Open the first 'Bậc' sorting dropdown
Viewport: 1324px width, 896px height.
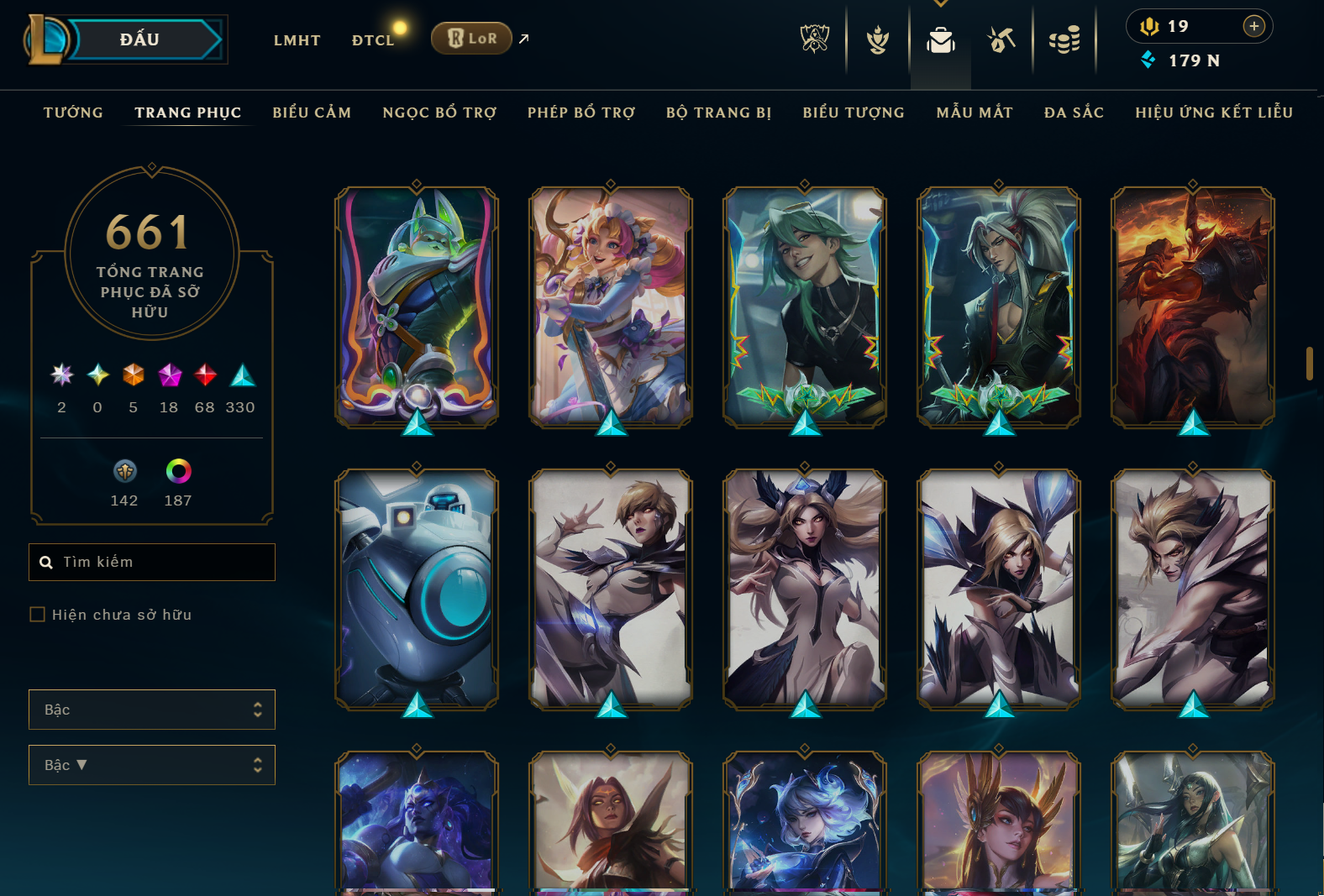[151, 710]
